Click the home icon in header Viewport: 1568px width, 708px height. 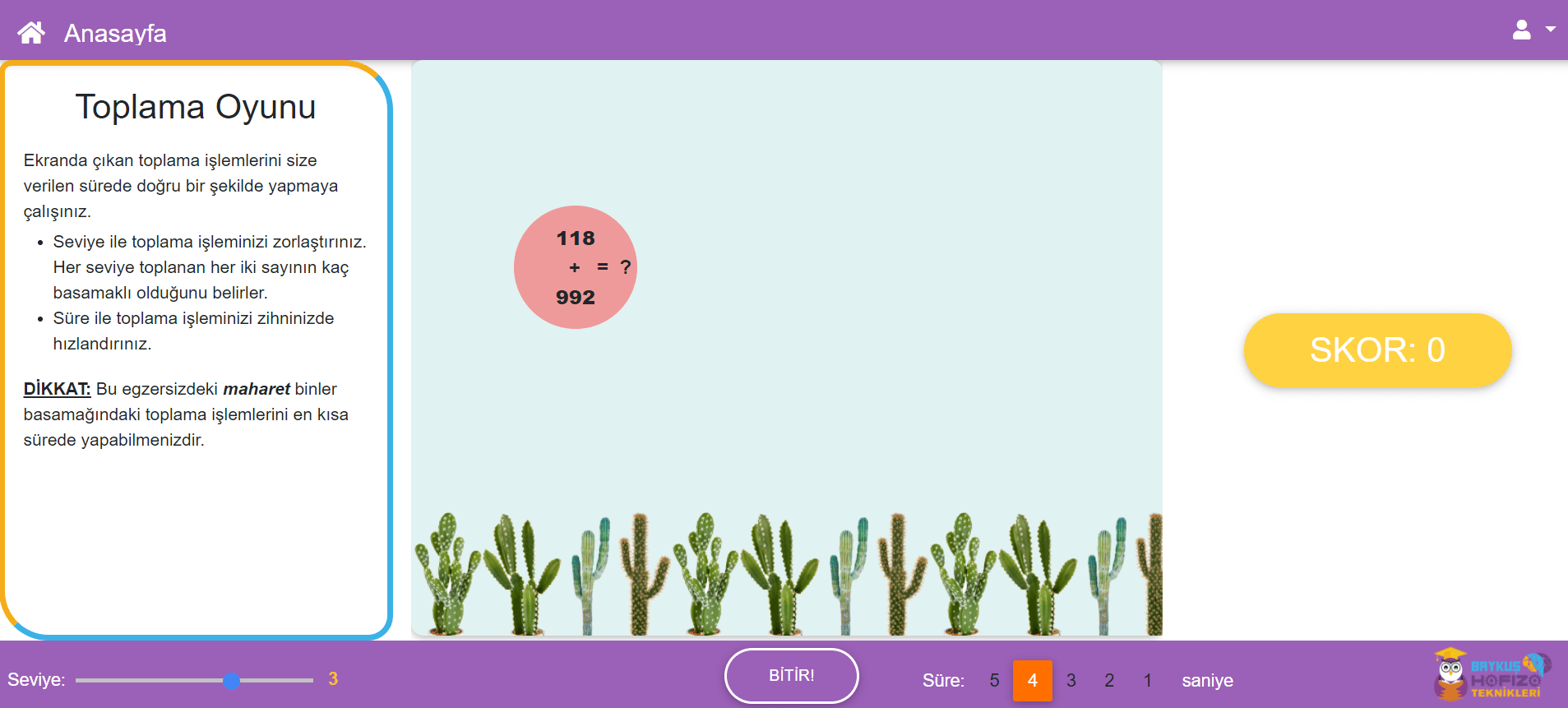(x=31, y=33)
